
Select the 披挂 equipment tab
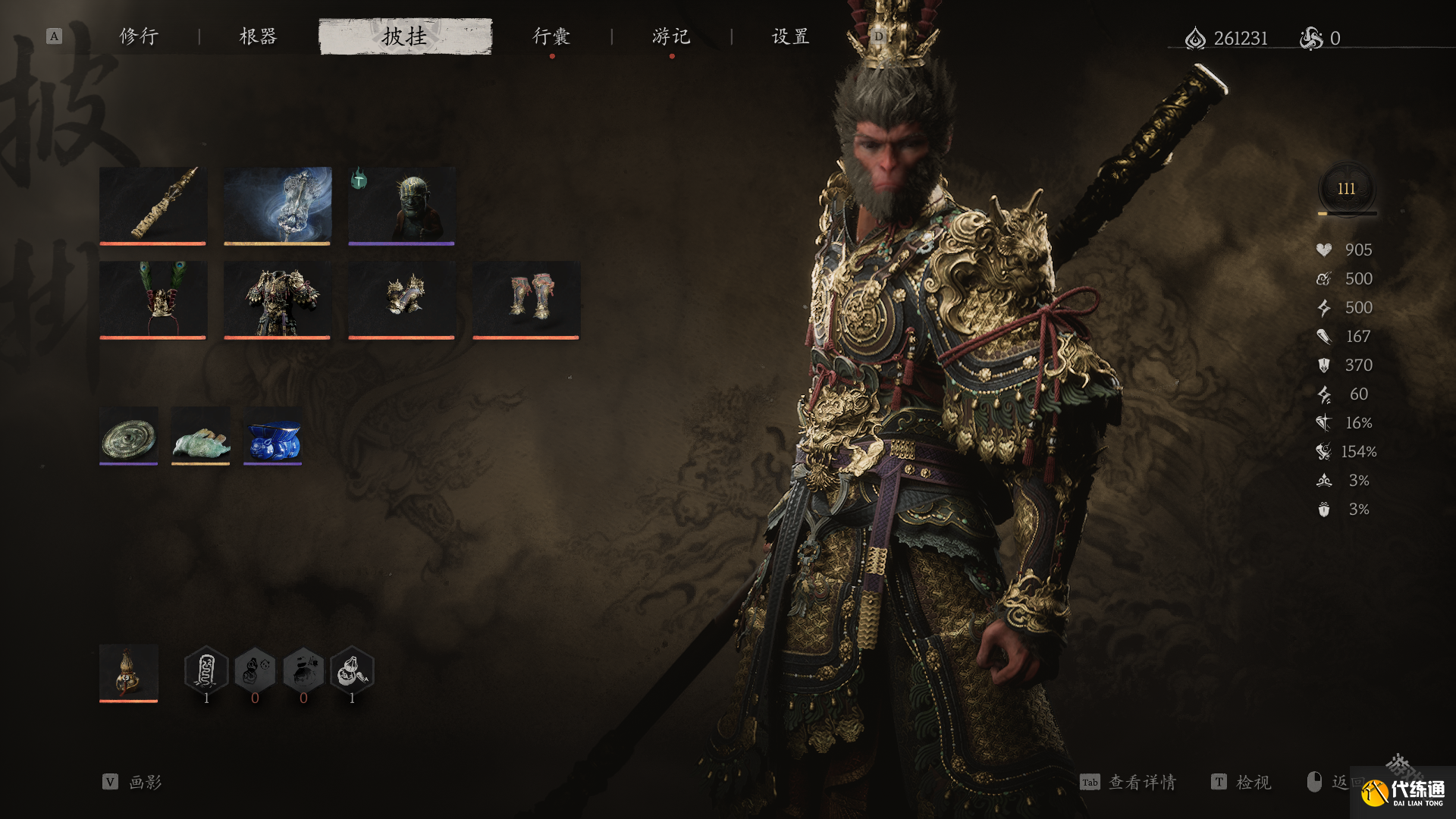[x=405, y=36]
